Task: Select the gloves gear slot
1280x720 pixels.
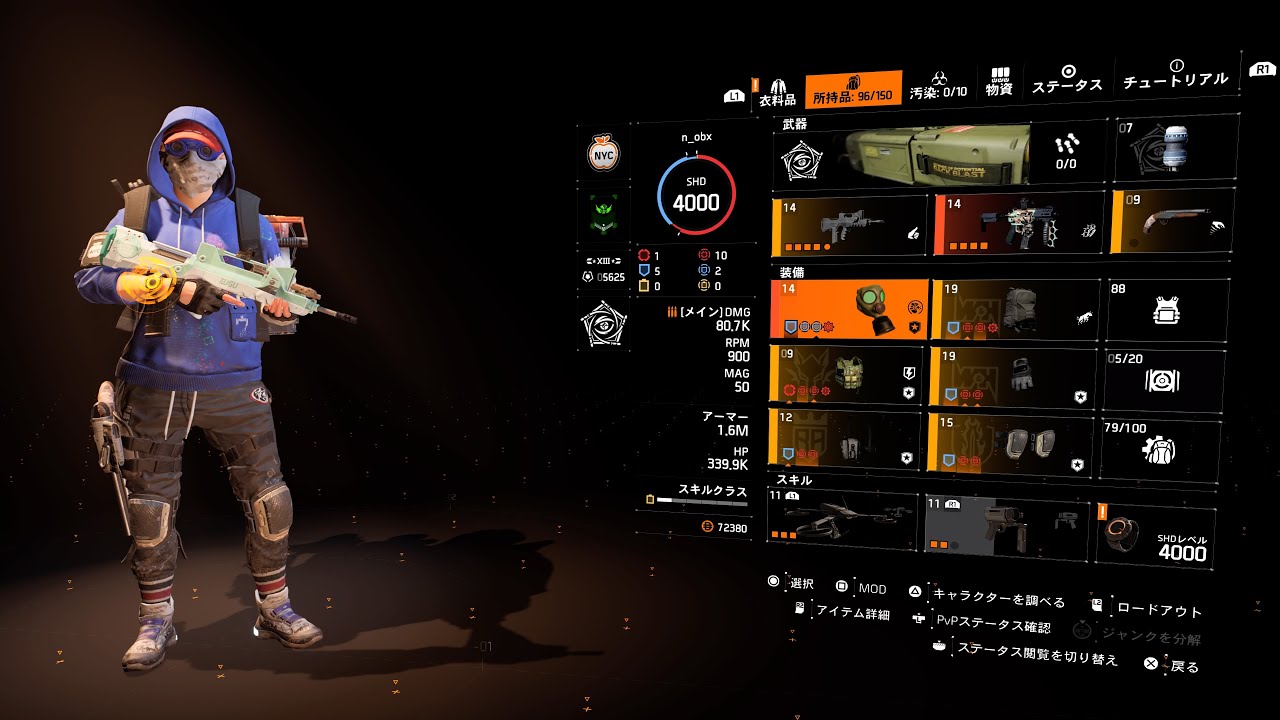Action: click(x=1011, y=376)
